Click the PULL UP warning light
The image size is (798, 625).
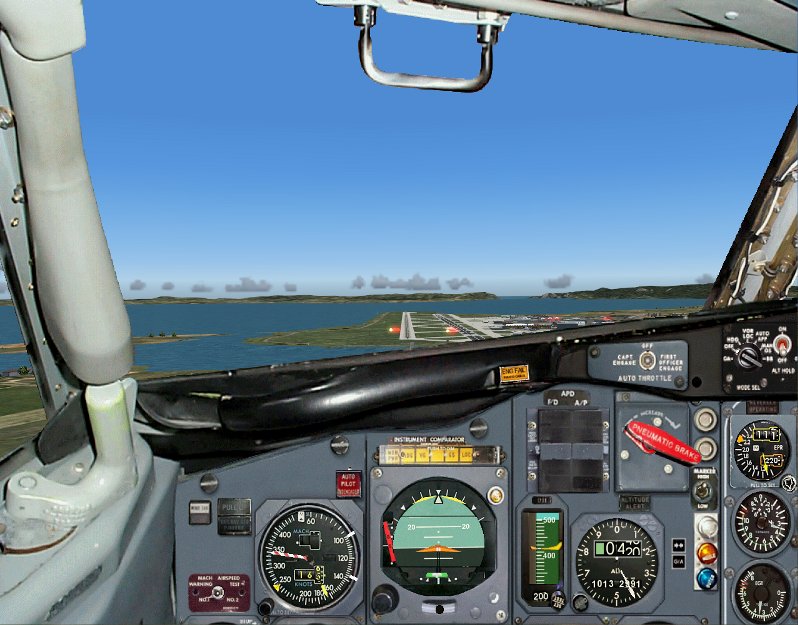[x=234, y=507]
